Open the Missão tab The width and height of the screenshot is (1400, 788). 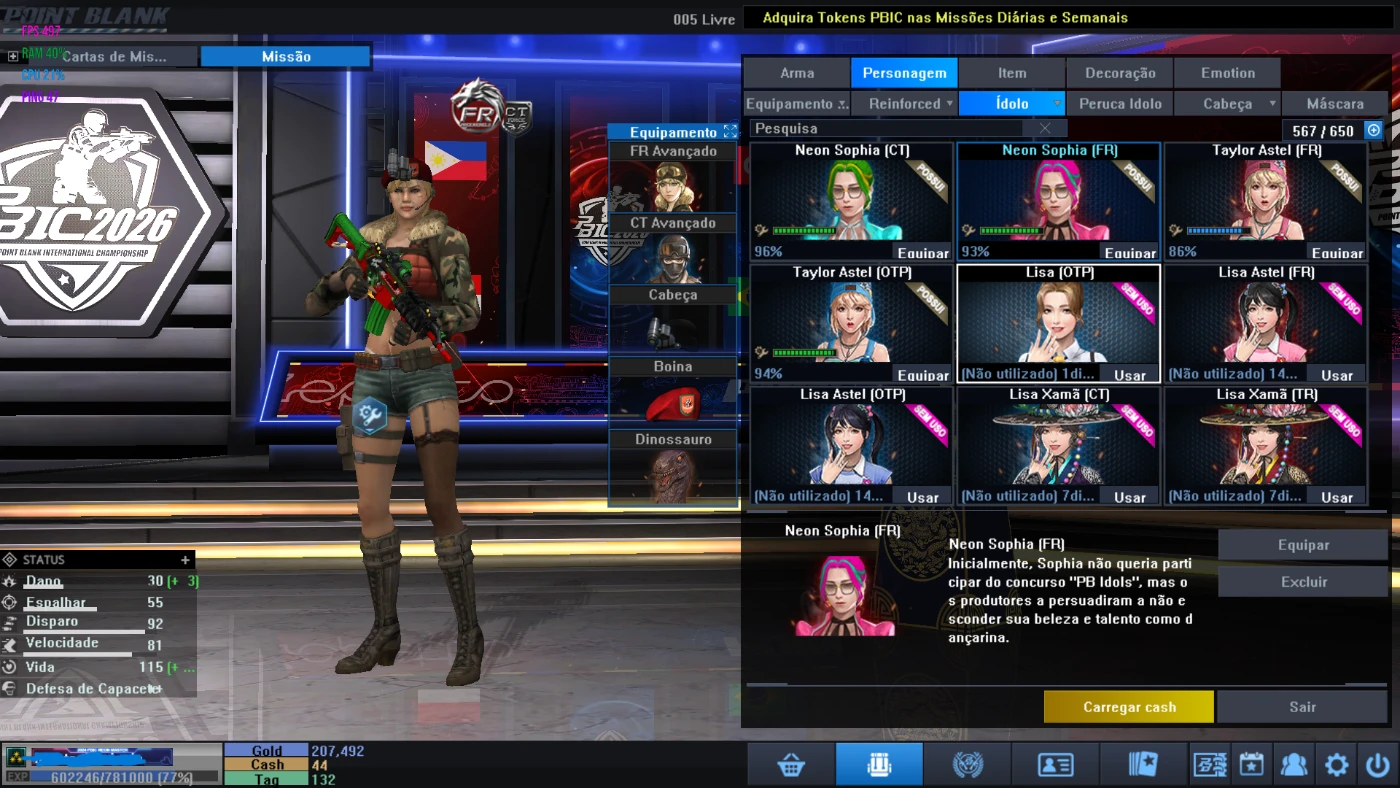pos(286,57)
